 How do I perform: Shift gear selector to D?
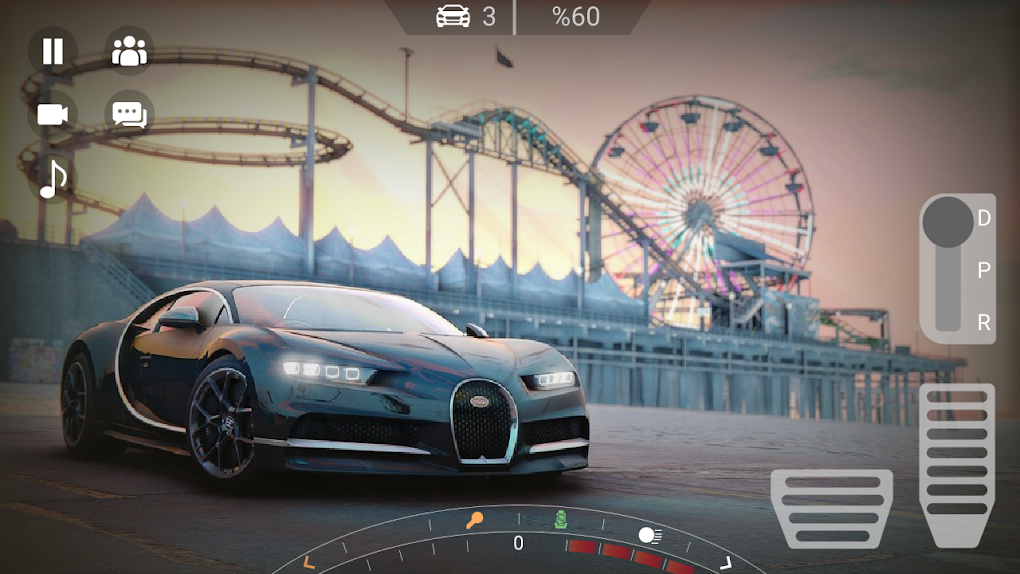(984, 218)
